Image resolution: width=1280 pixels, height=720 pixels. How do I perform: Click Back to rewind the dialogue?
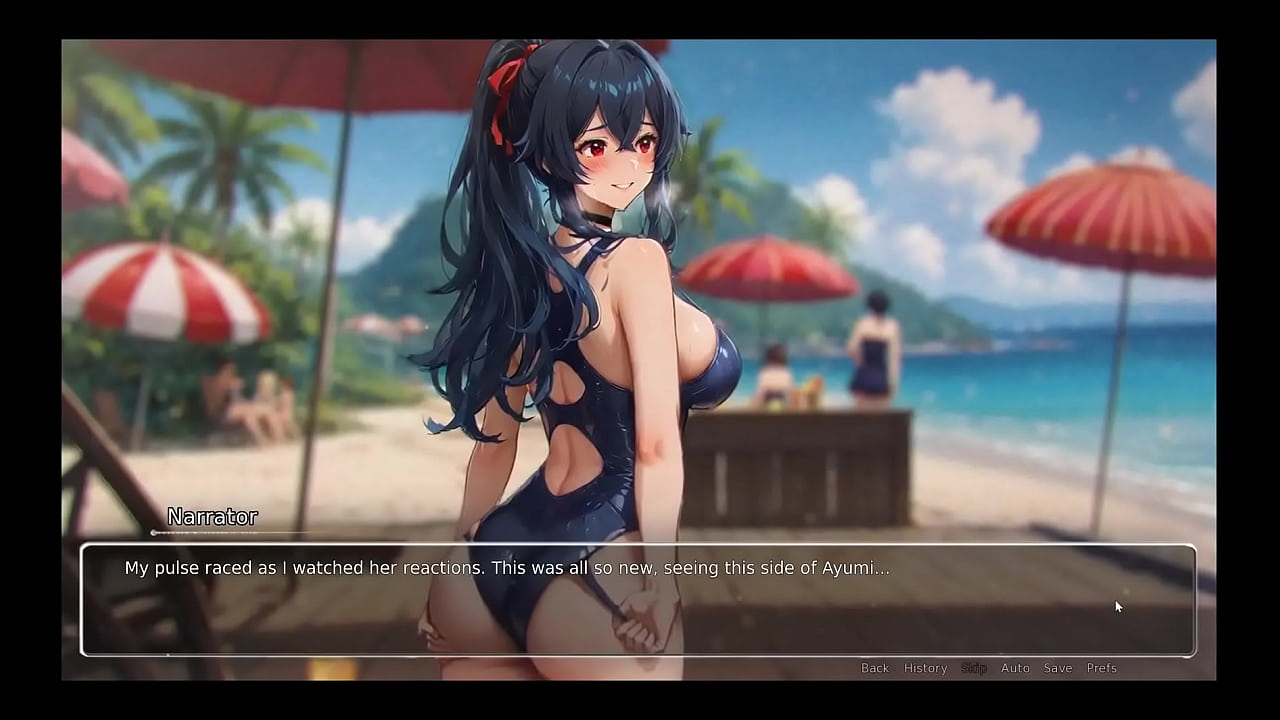(x=875, y=668)
